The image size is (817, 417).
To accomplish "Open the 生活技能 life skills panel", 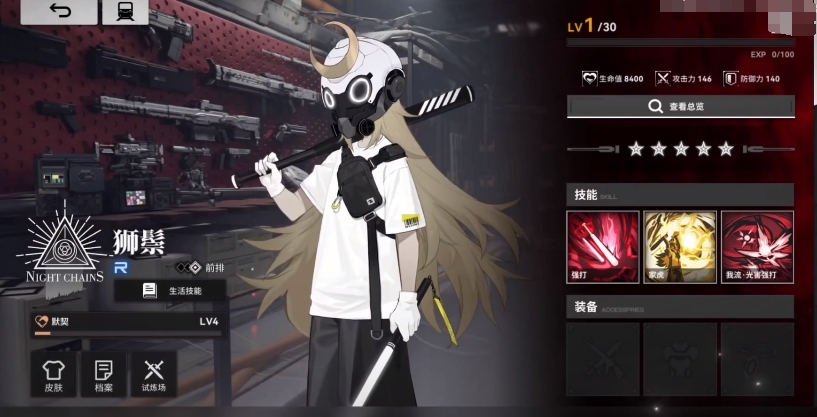I will [171, 290].
